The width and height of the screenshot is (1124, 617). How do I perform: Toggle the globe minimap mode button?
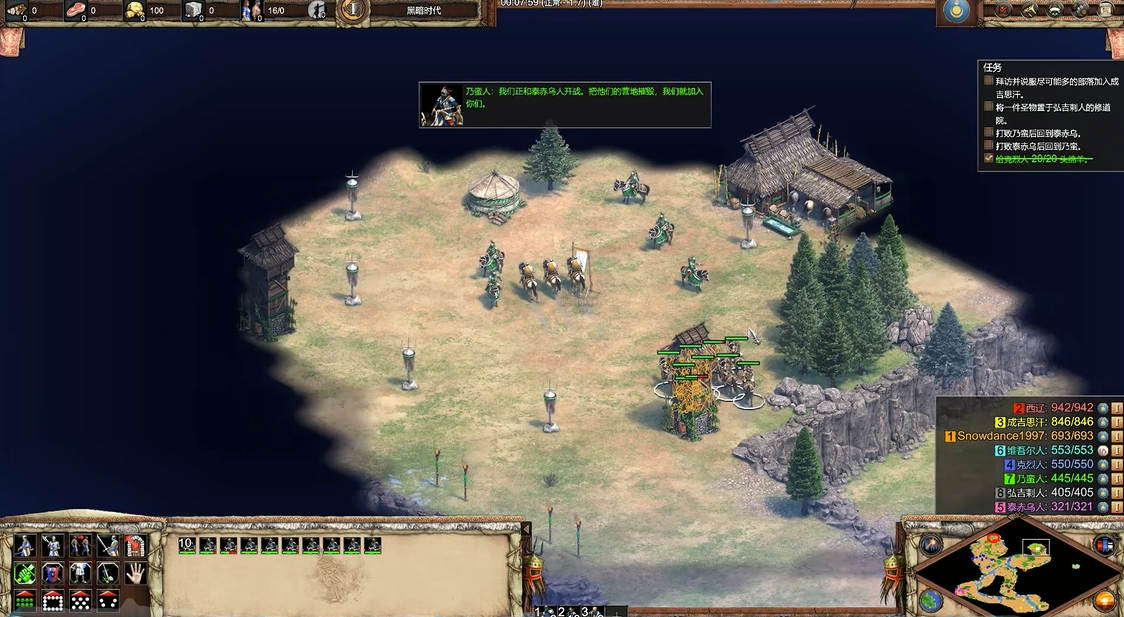point(931,600)
